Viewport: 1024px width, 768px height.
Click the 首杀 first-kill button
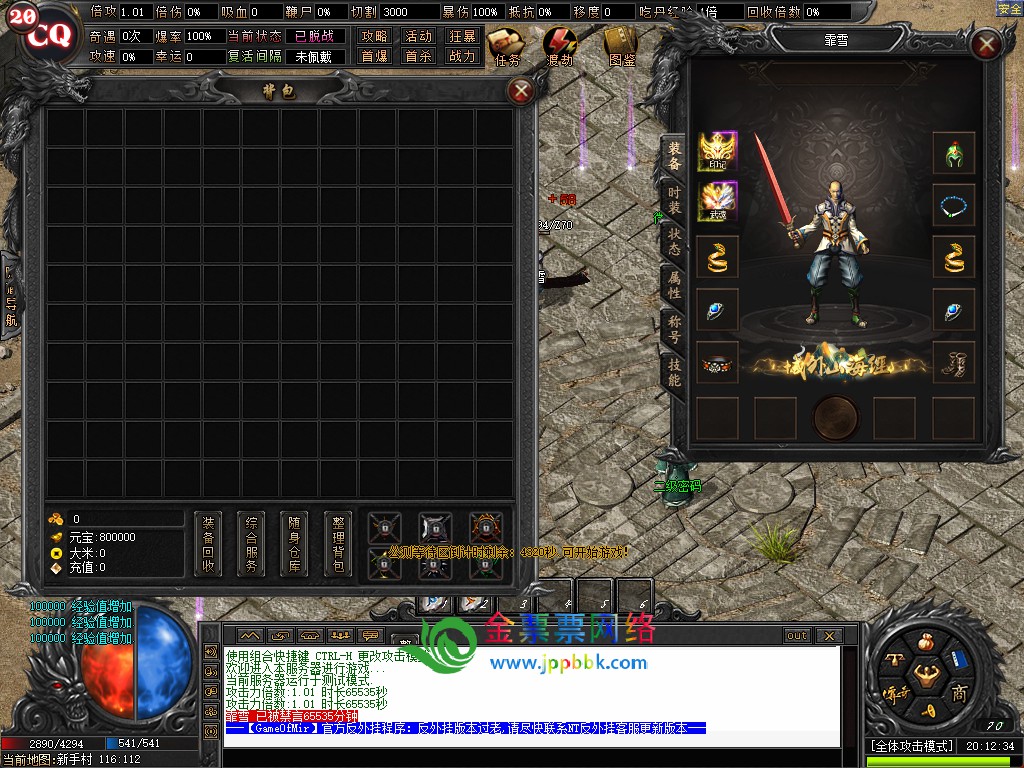418,57
